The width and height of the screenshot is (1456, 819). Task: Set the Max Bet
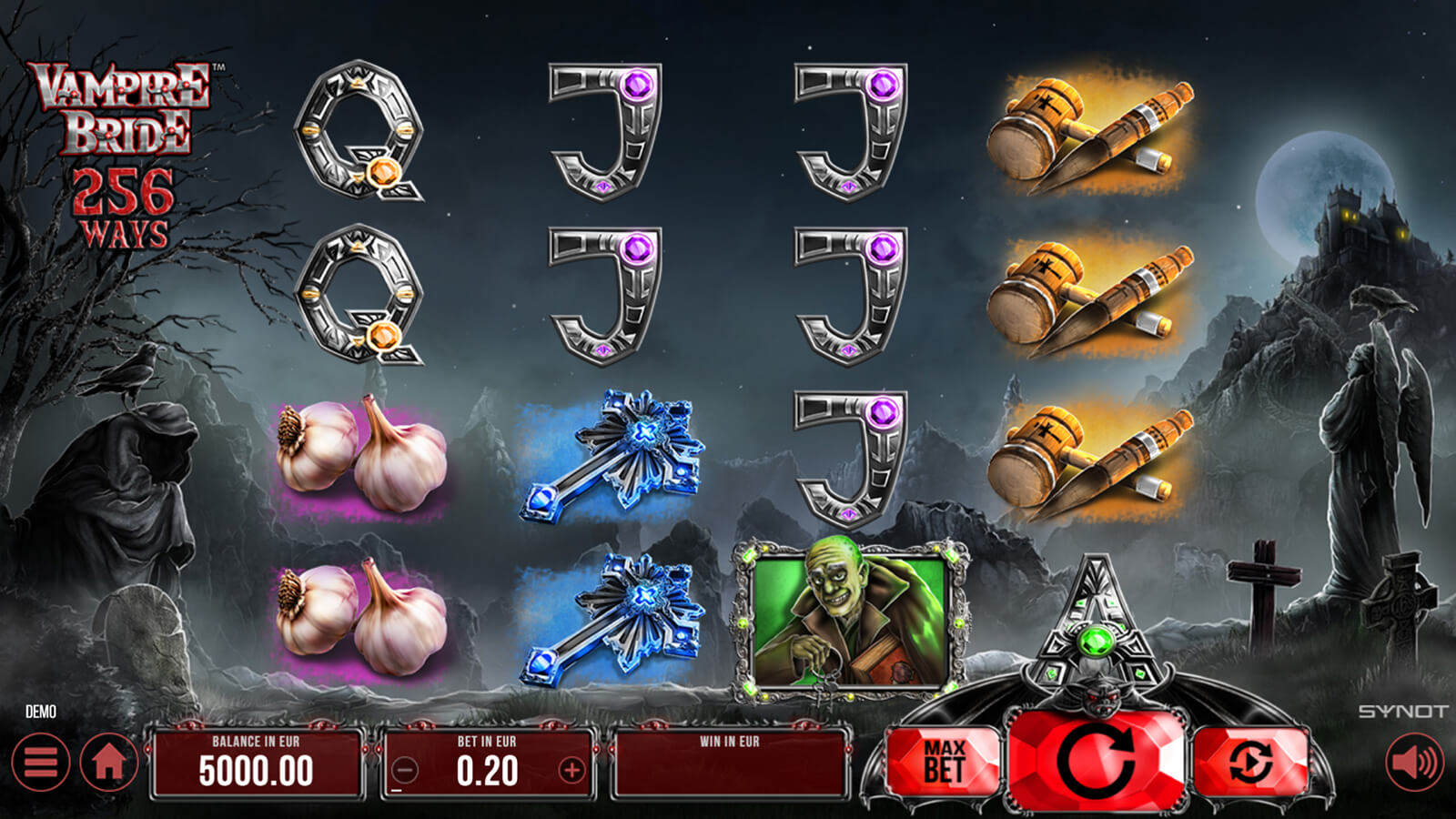(x=944, y=763)
